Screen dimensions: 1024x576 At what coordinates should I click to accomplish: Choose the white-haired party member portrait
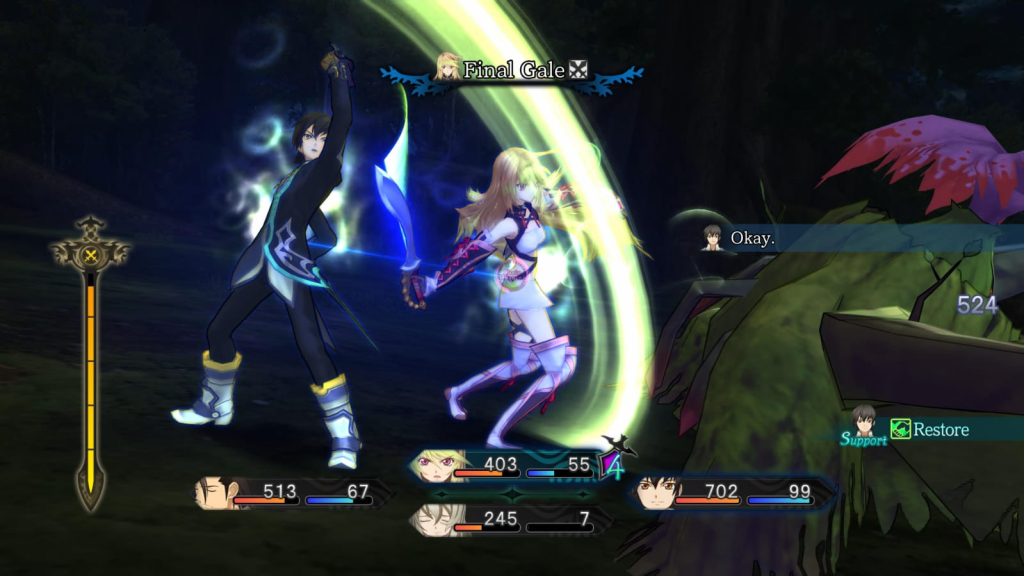[433, 520]
